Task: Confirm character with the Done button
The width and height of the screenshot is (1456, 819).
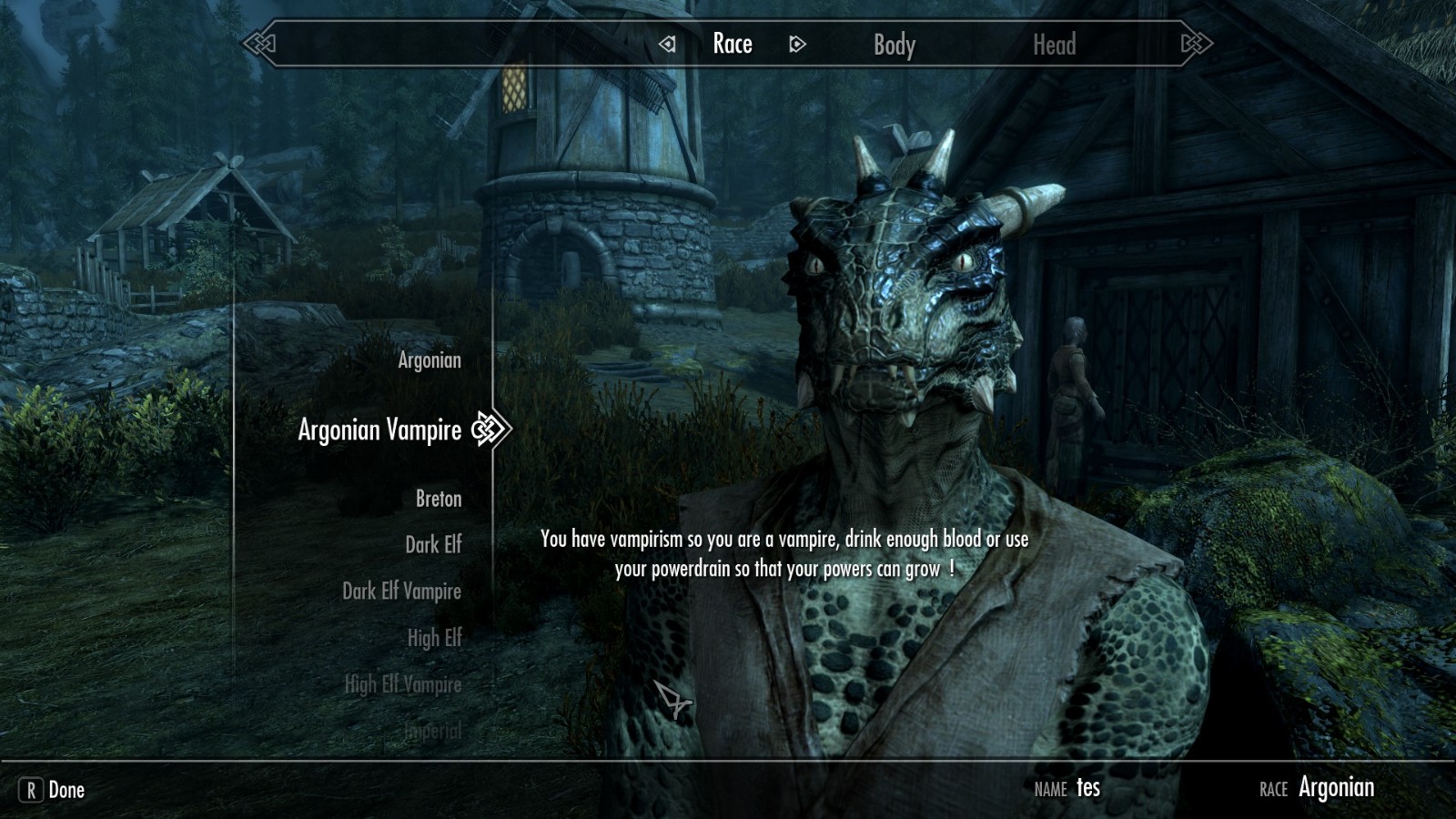Action: (53, 790)
